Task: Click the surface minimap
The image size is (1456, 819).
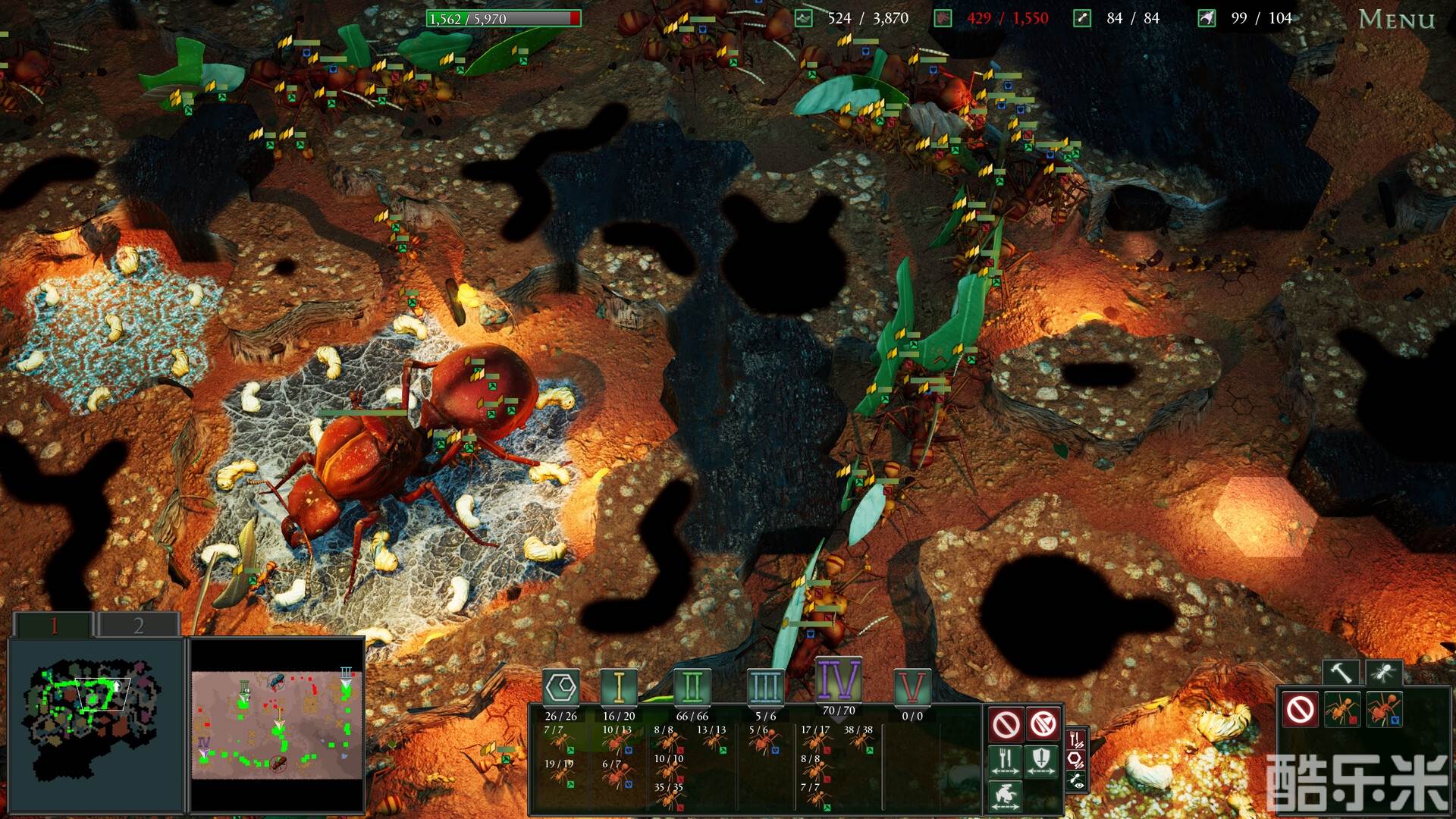Action: (277, 724)
